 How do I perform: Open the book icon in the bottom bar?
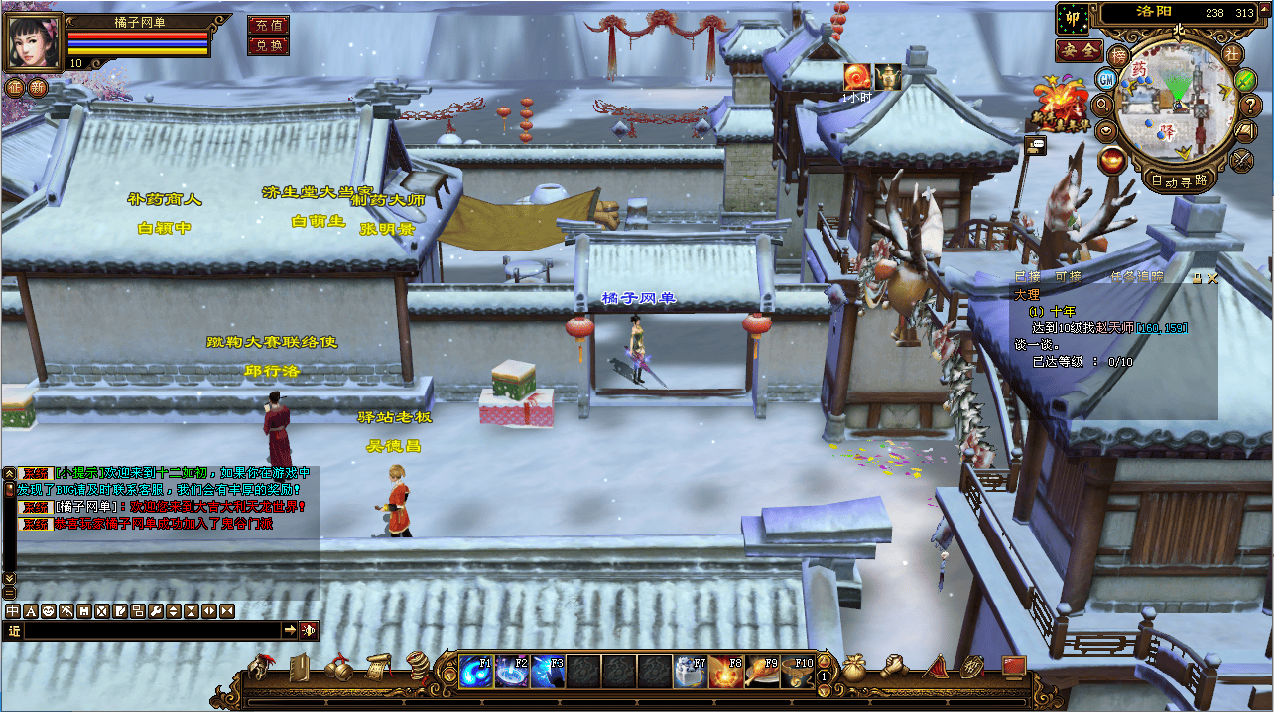click(300, 668)
